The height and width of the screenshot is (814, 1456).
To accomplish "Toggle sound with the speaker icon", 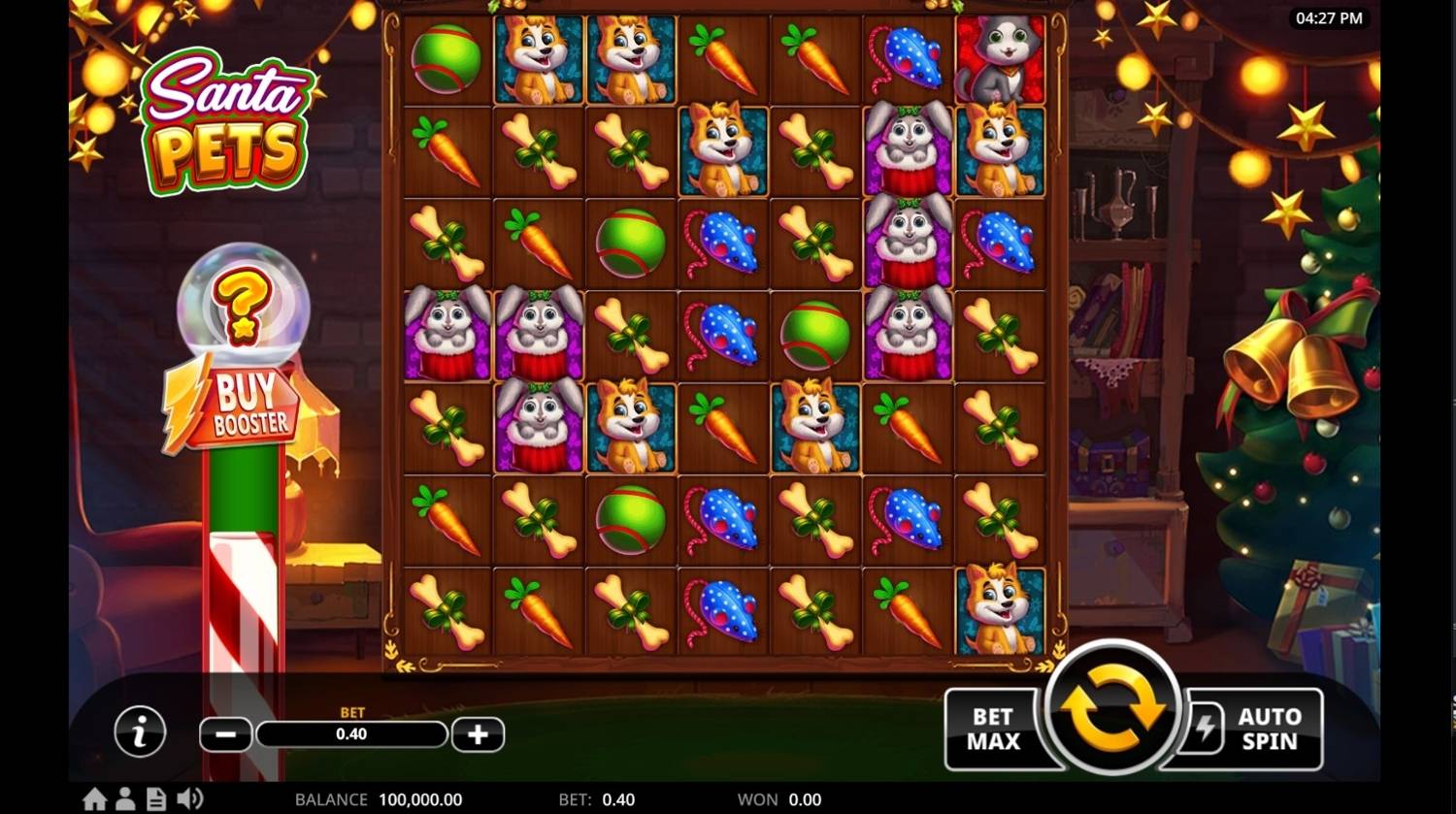I will coord(190,799).
